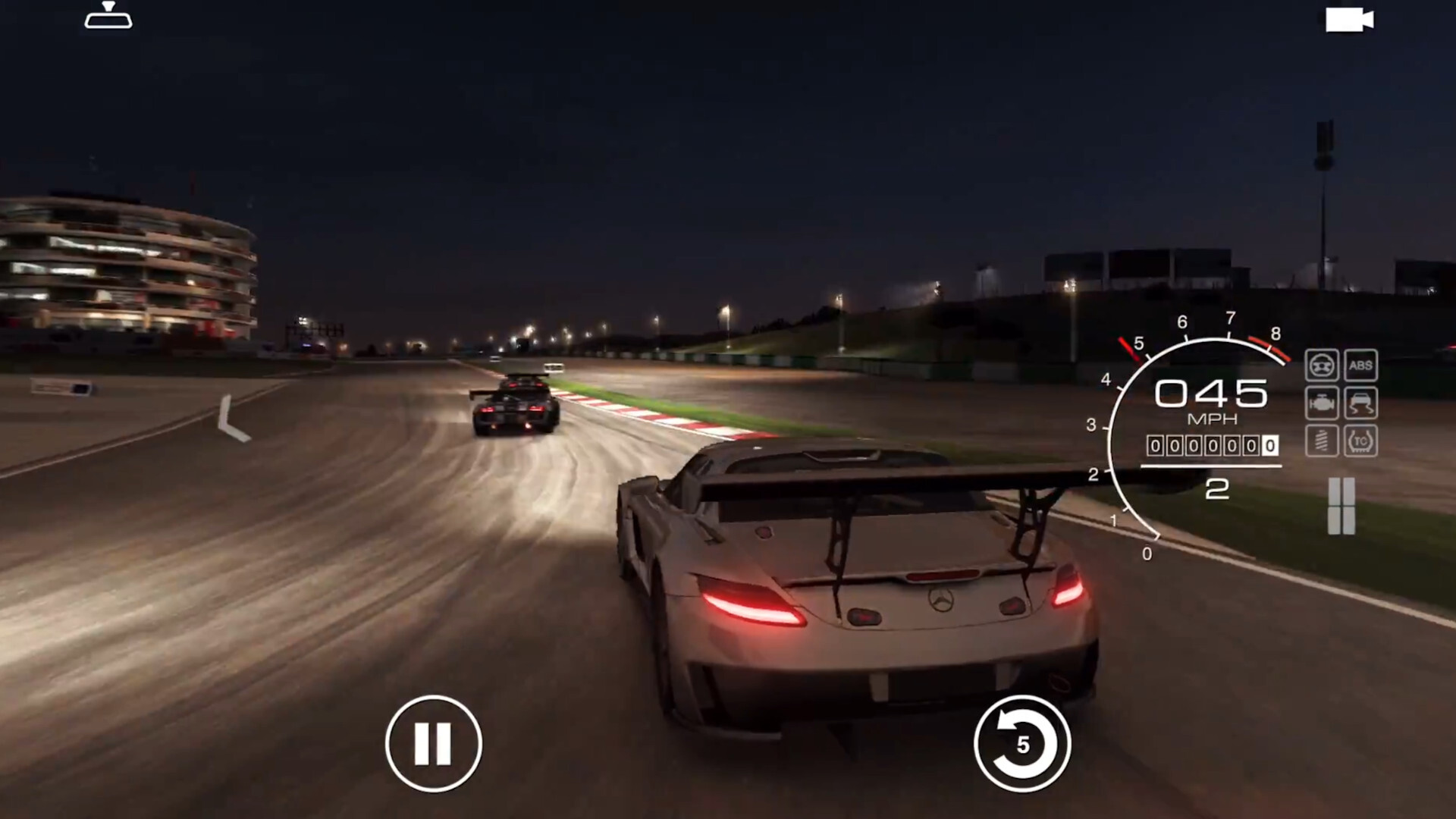1456x819 pixels.
Task: Click the engine damage indicator icon
Action: pyautogui.click(x=1321, y=403)
